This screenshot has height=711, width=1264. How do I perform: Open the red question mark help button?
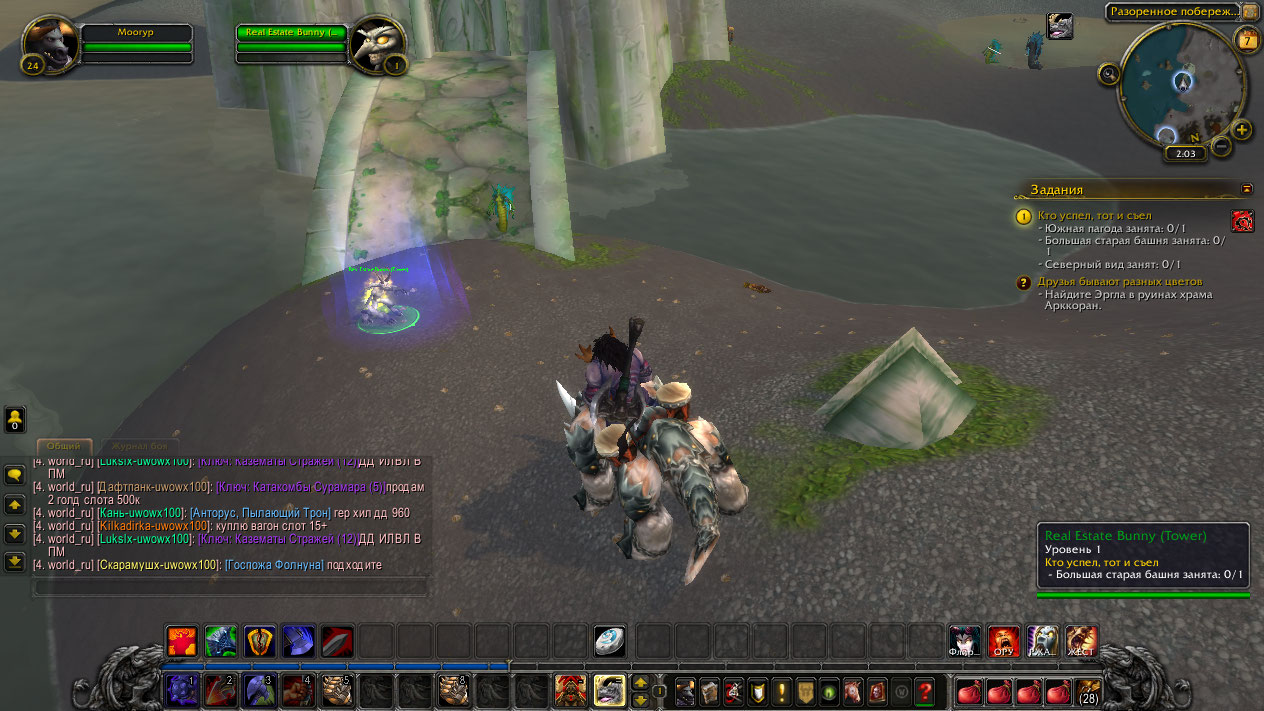tap(925, 690)
